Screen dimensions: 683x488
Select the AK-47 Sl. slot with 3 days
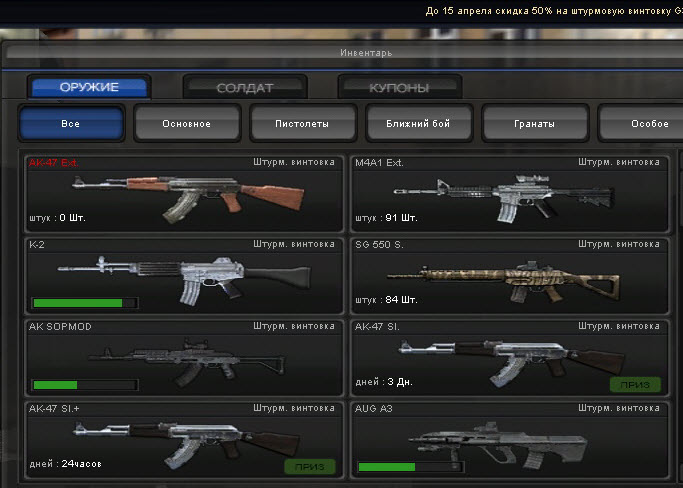click(x=508, y=357)
